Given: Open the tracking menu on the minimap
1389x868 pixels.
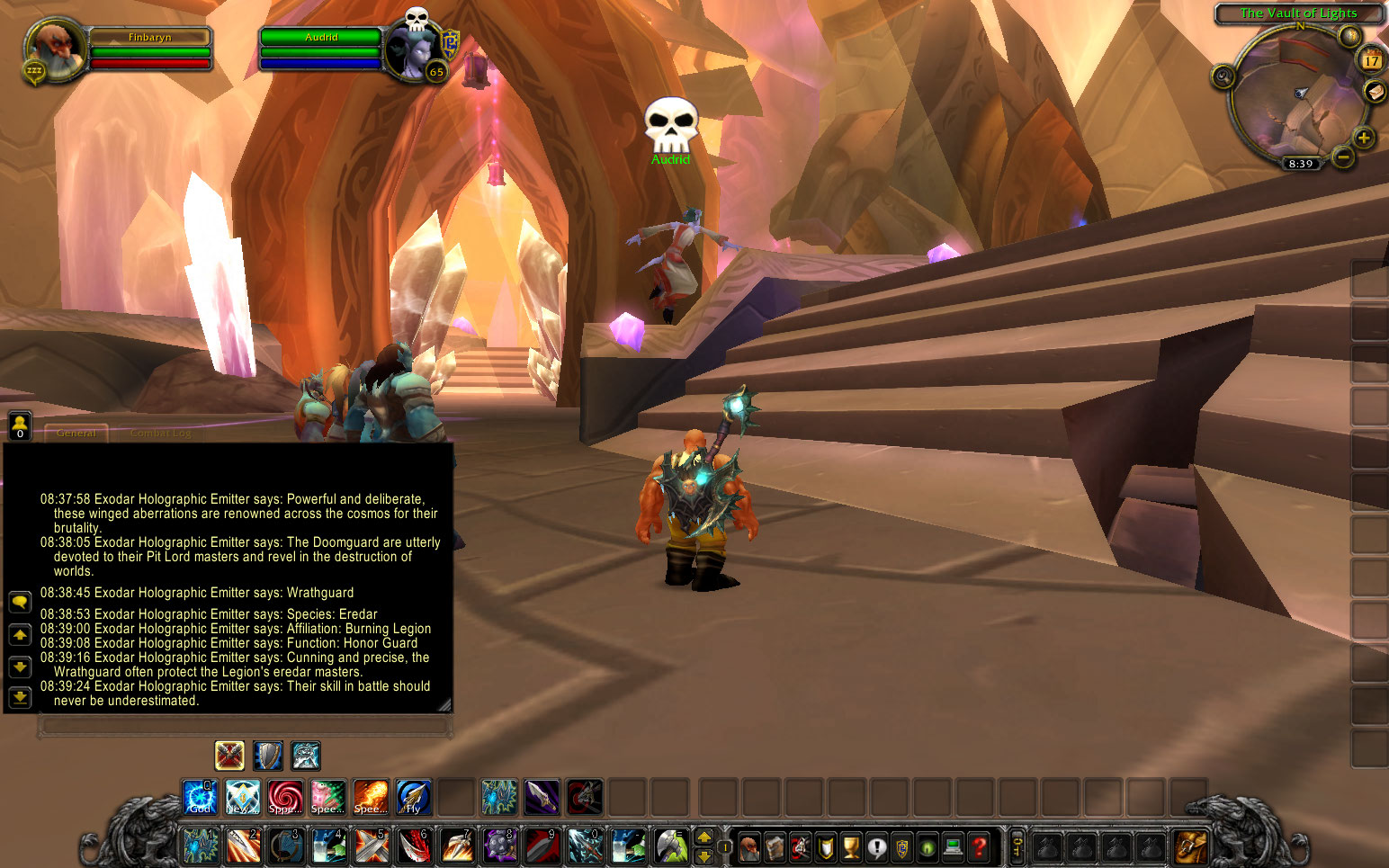Looking at the screenshot, I should pos(1223,77).
